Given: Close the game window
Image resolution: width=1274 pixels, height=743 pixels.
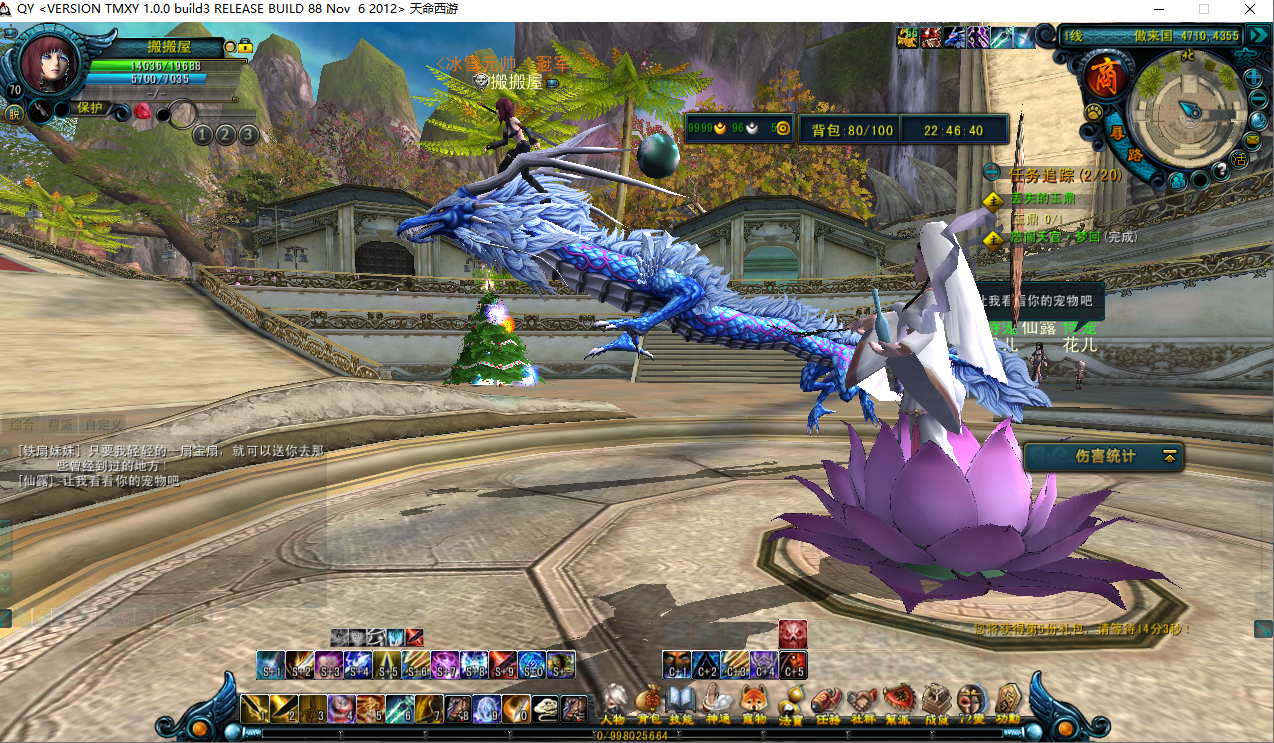Looking at the screenshot, I should 1250,9.
